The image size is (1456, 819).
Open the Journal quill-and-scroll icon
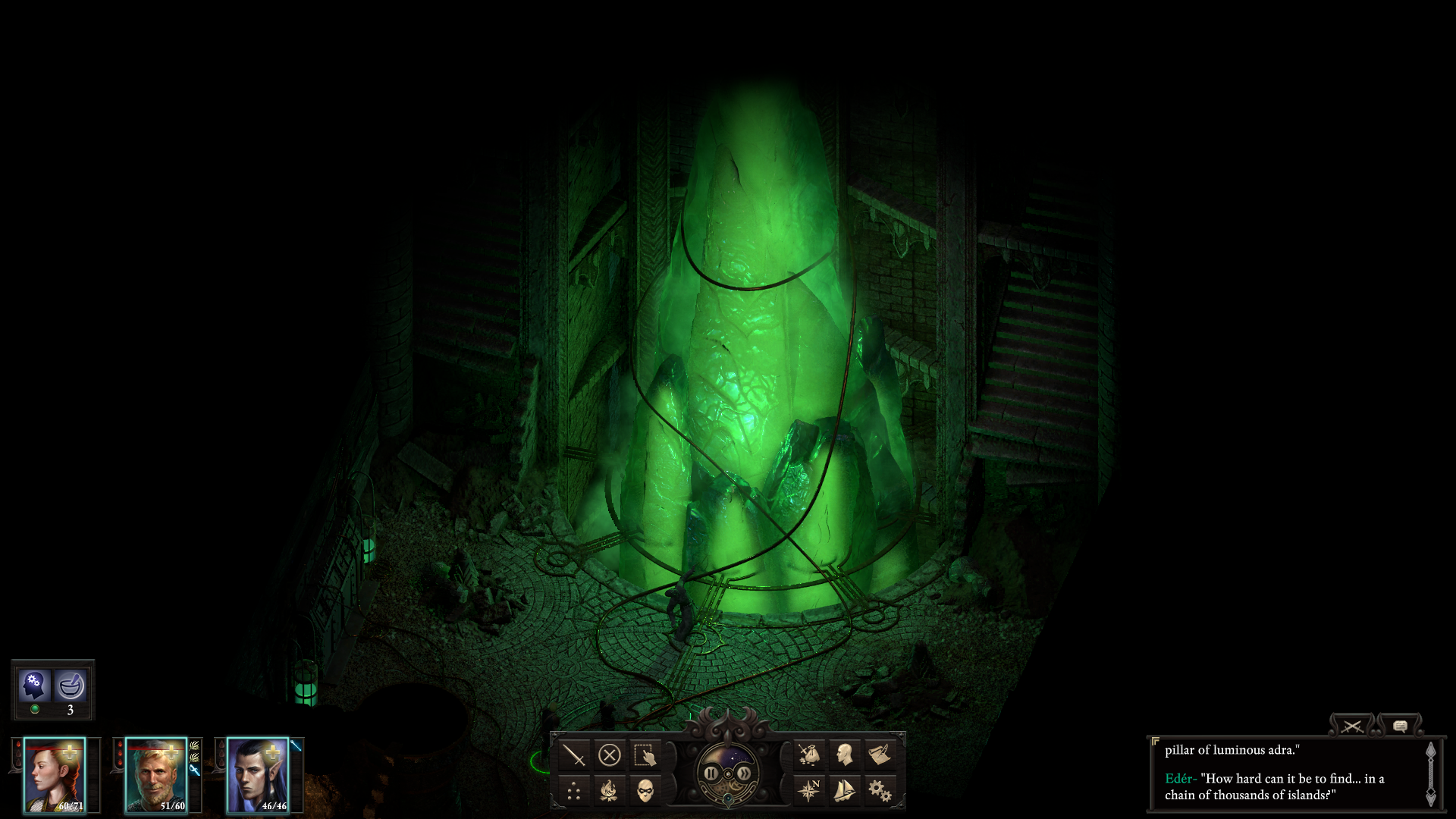[x=878, y=756]
